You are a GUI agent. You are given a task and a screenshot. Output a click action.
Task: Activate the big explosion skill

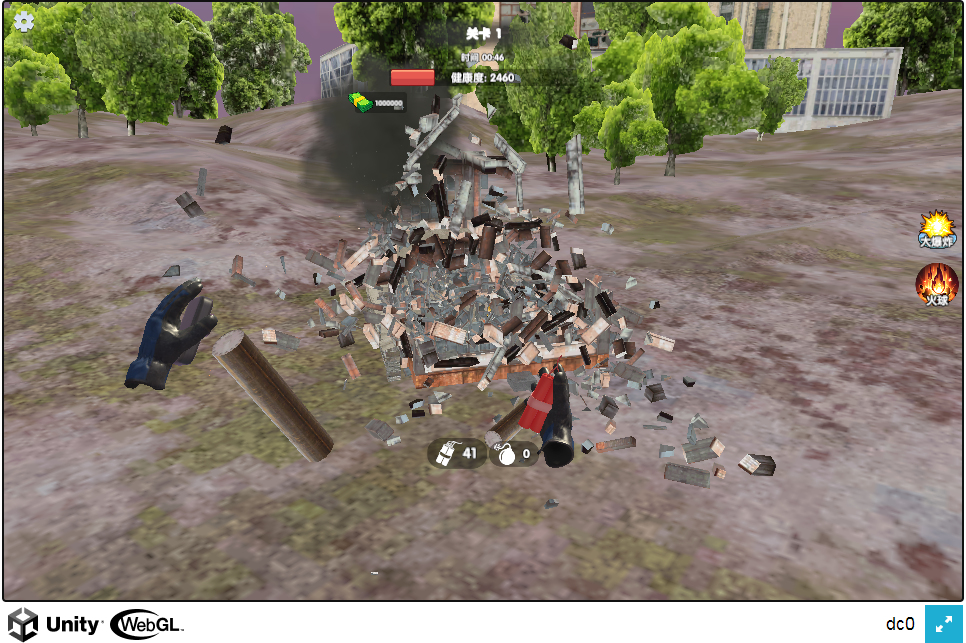pos(937,229)
